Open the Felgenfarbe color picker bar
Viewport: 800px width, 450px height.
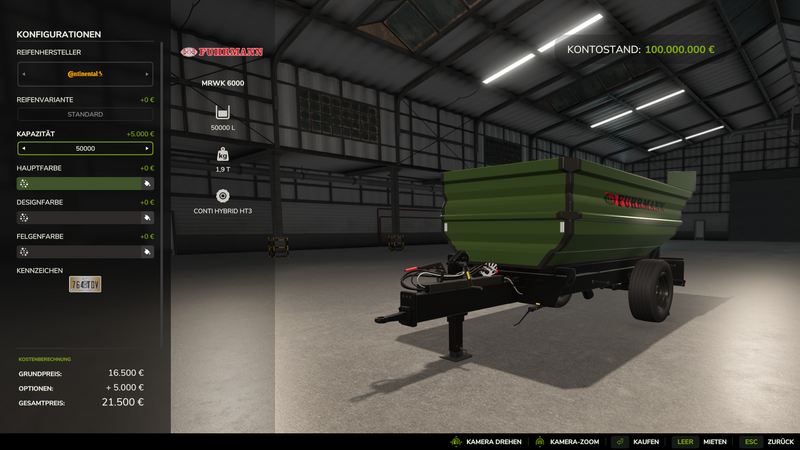(x=85, y=252)
